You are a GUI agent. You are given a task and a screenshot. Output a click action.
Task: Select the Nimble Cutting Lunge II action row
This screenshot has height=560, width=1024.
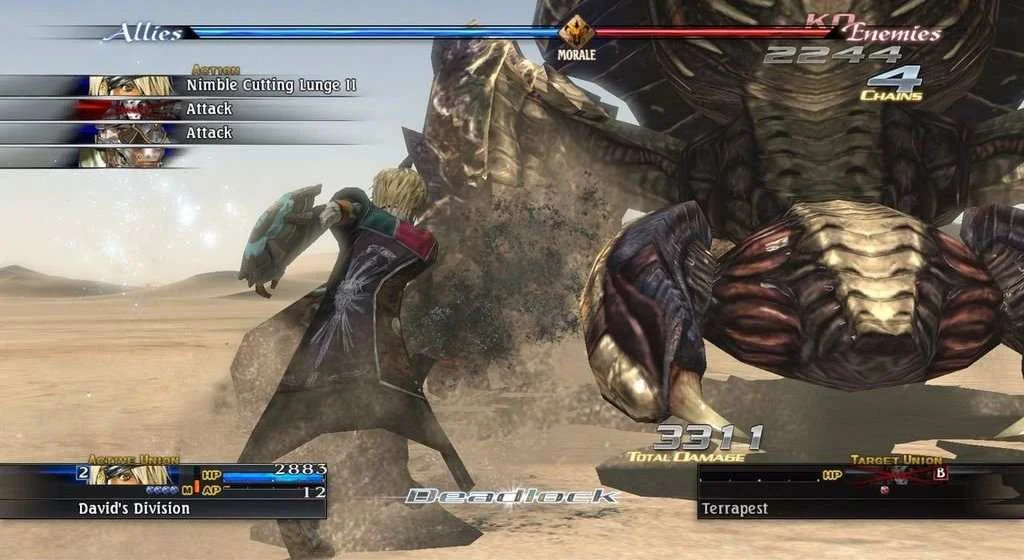200,86
